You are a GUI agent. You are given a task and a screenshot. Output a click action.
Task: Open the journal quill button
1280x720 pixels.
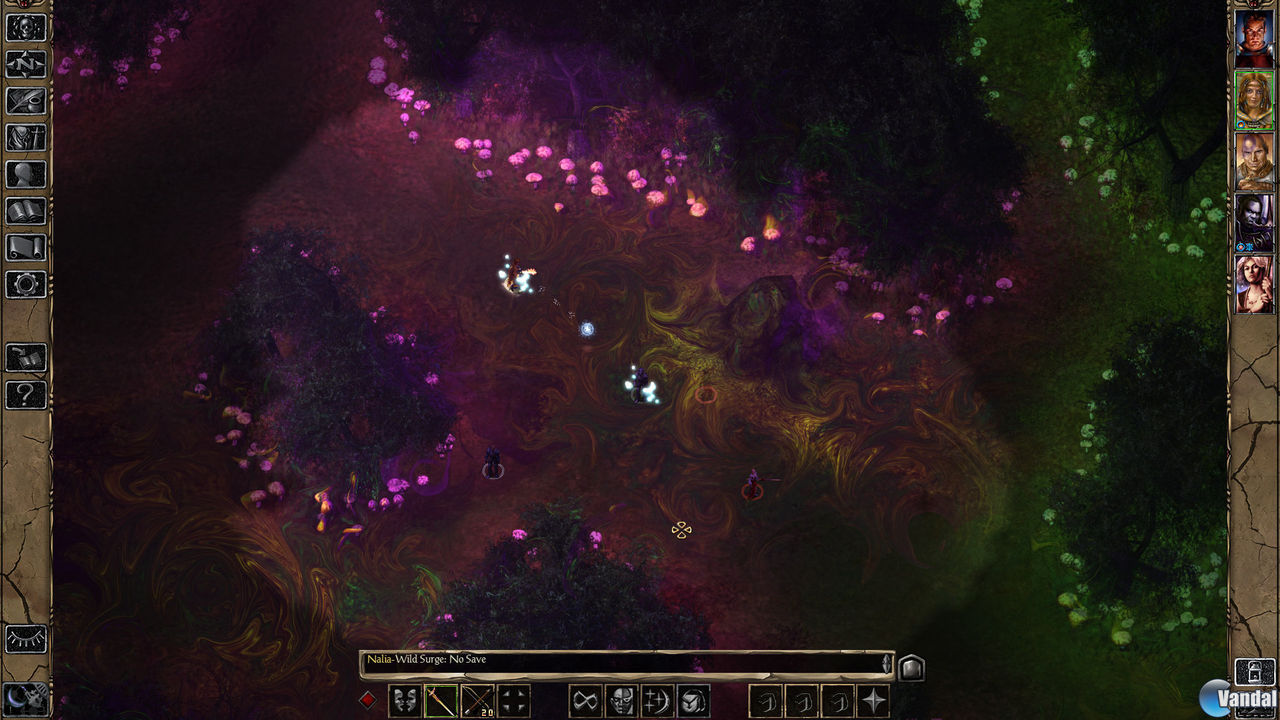[x=26, y=101]
